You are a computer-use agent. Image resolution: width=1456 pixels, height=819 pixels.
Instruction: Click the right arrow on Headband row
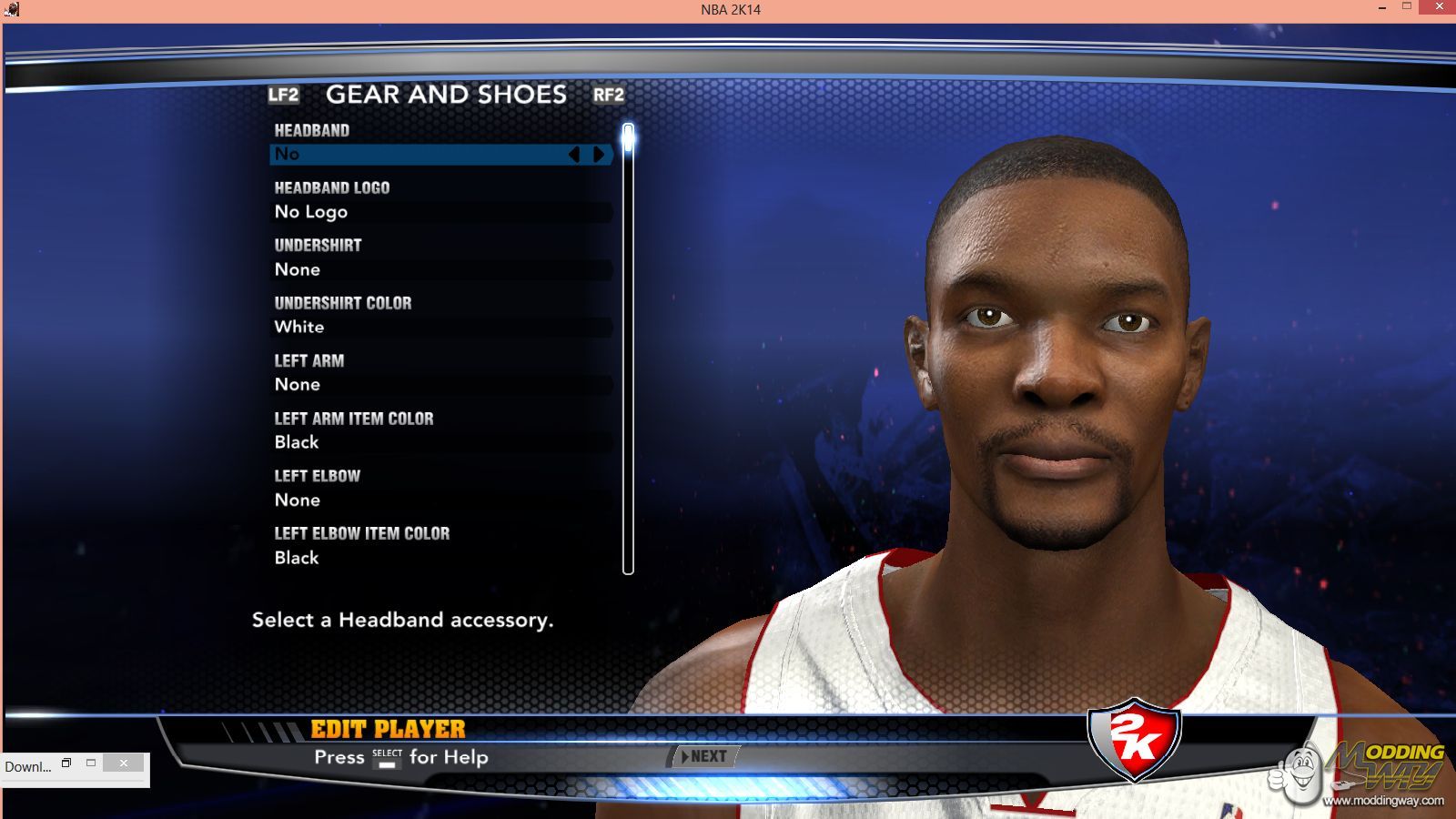[x=599, y=155]
